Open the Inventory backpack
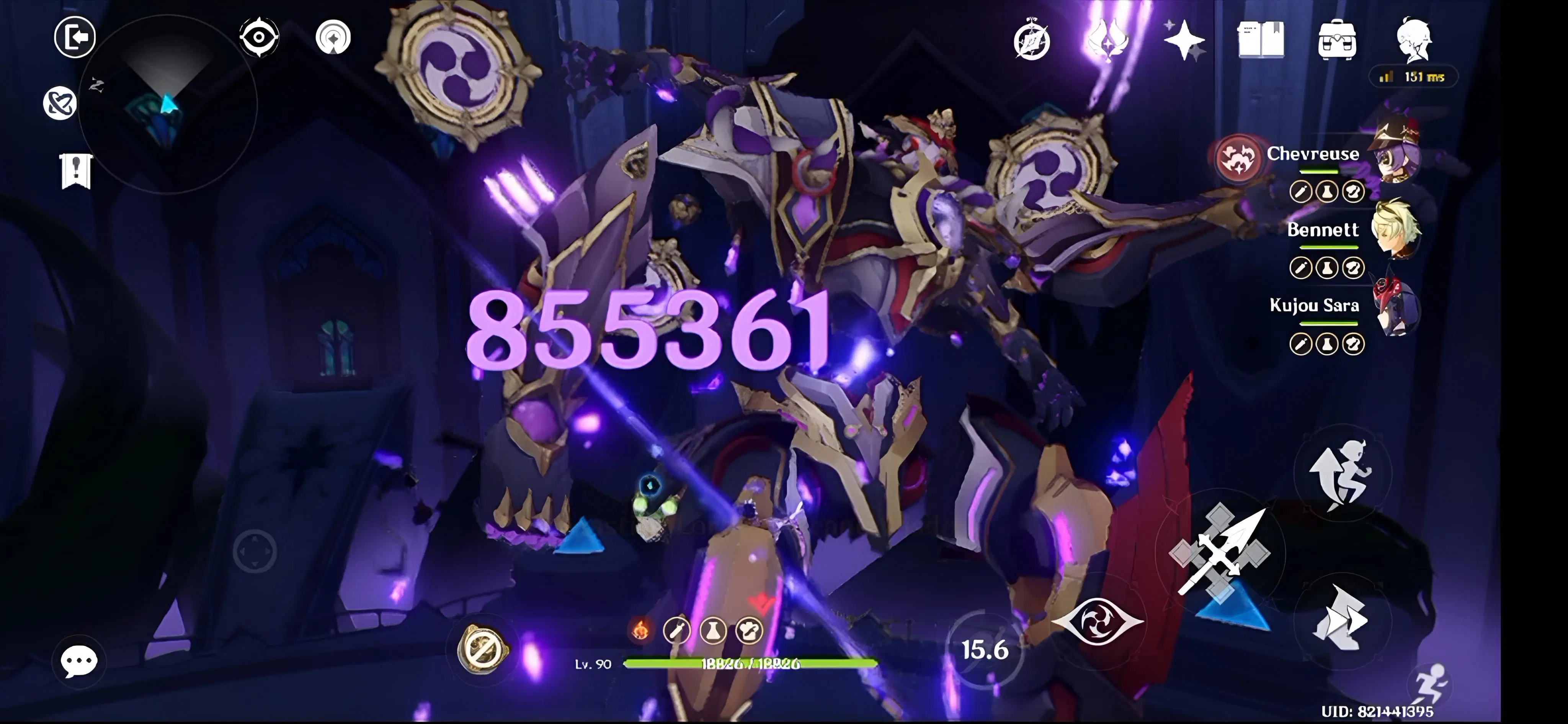This screenshot has width=1568, height=724. tap(1336, 40)
